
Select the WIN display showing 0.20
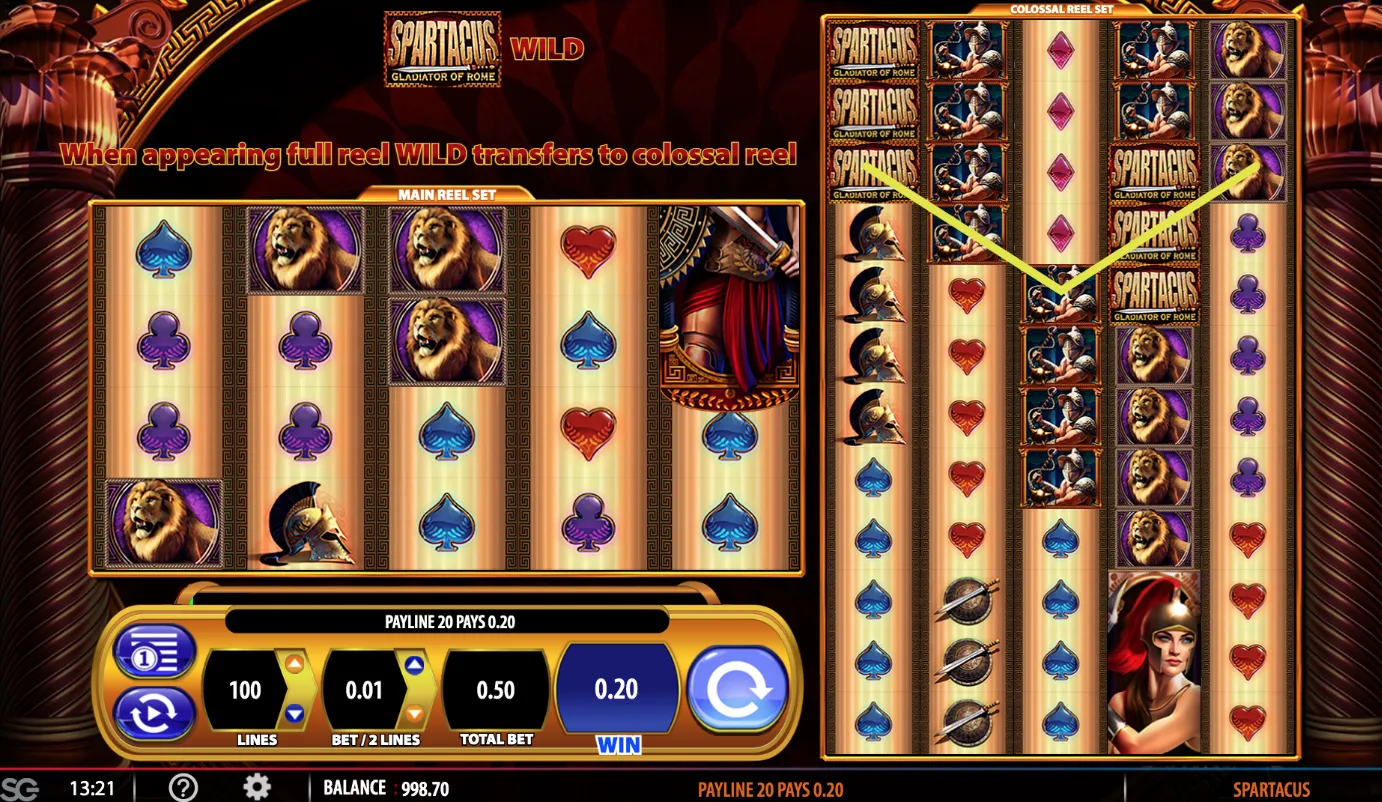click(617, 689)
